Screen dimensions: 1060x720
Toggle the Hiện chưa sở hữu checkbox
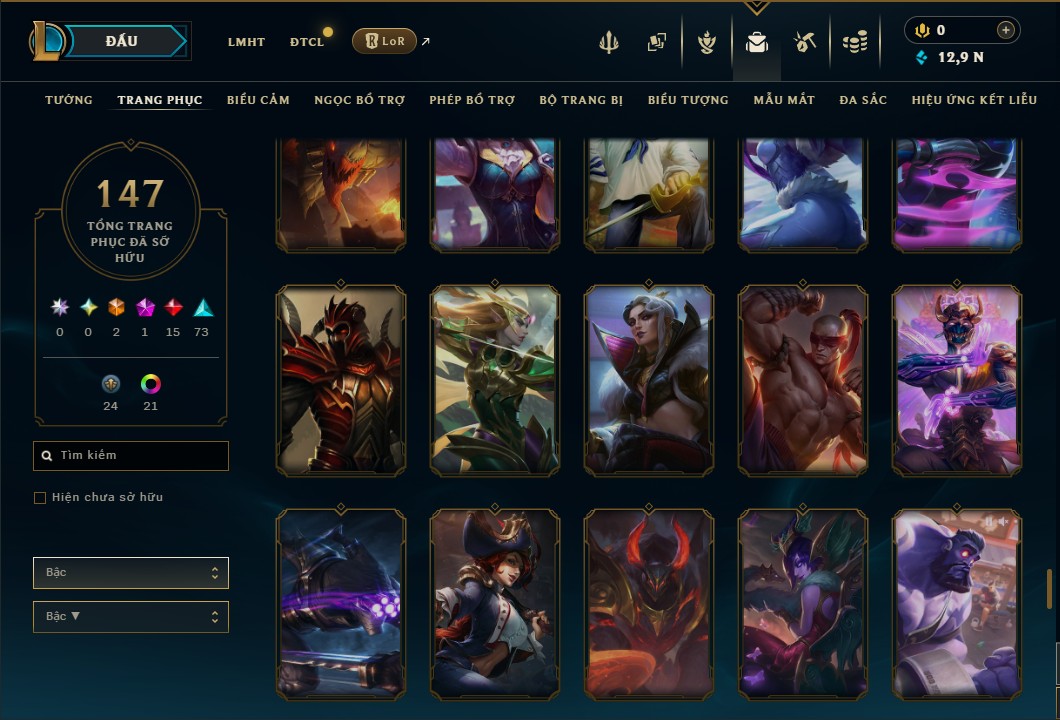click(40, 498)
